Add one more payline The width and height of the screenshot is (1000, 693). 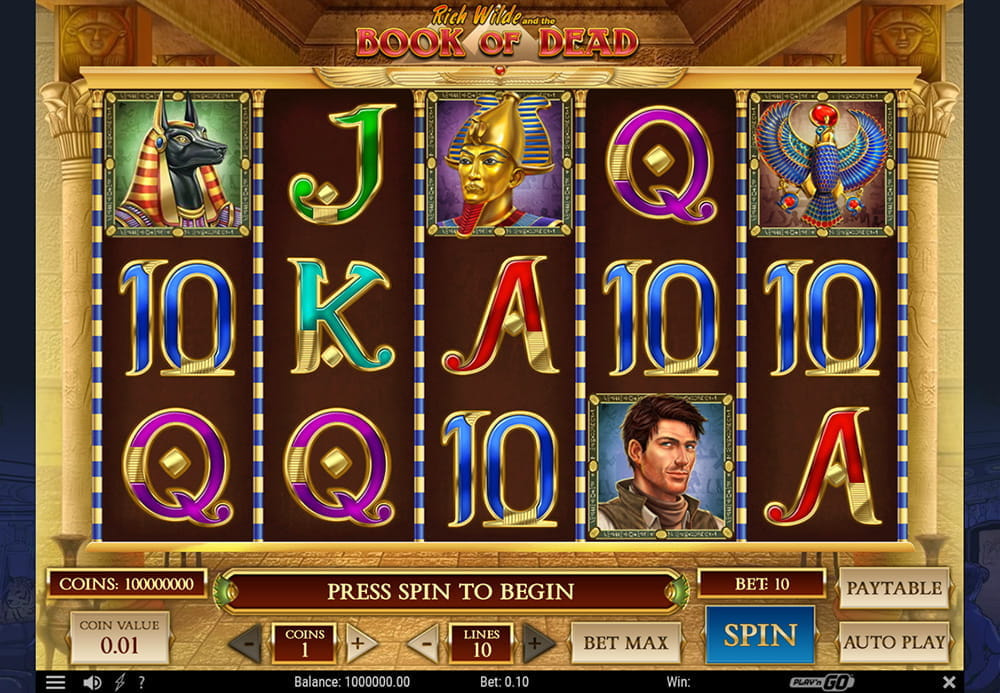pos(538,642)
